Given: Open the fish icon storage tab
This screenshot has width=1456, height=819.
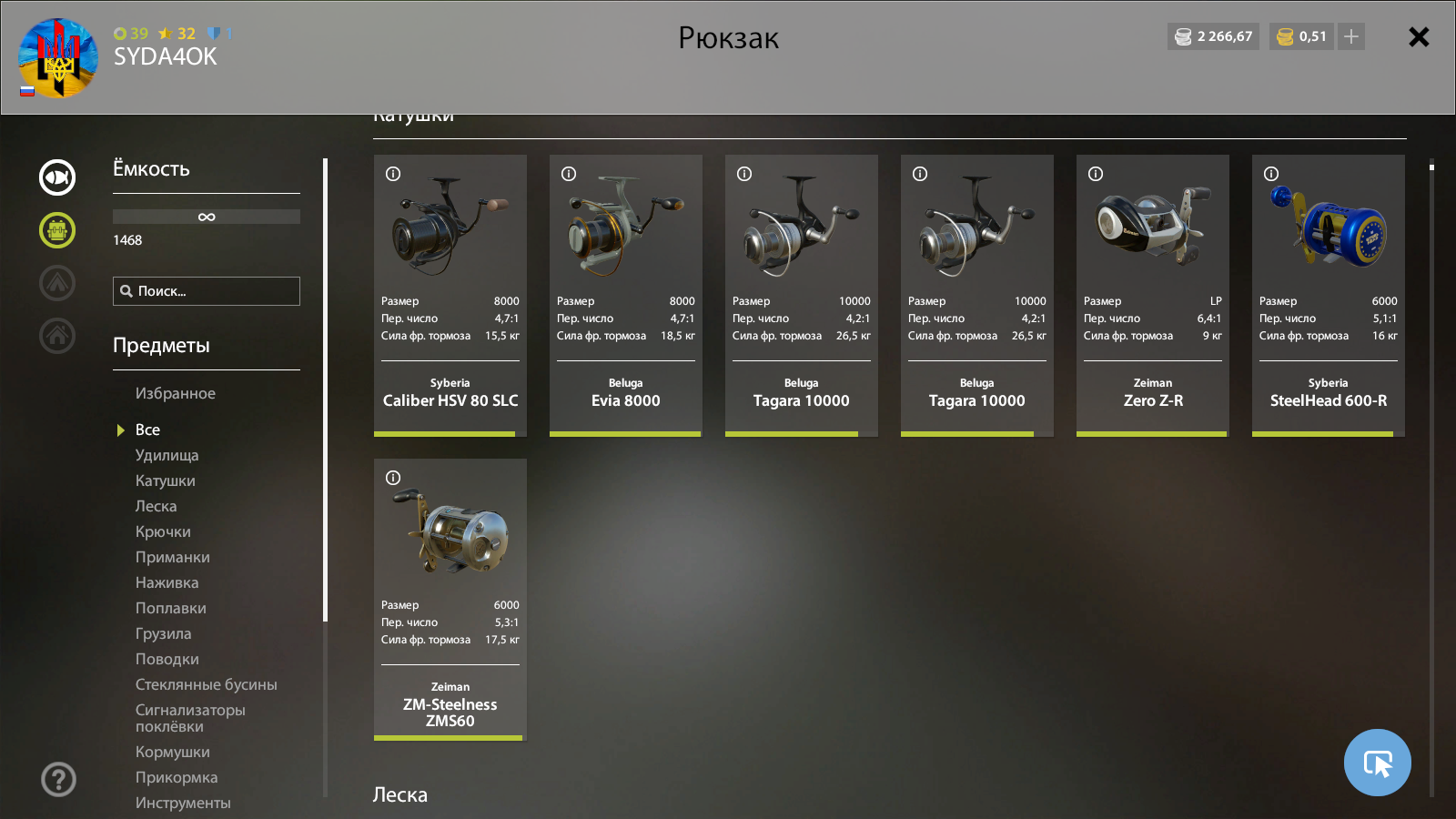Looking at the screenshot, I should (x=57, y=177).
